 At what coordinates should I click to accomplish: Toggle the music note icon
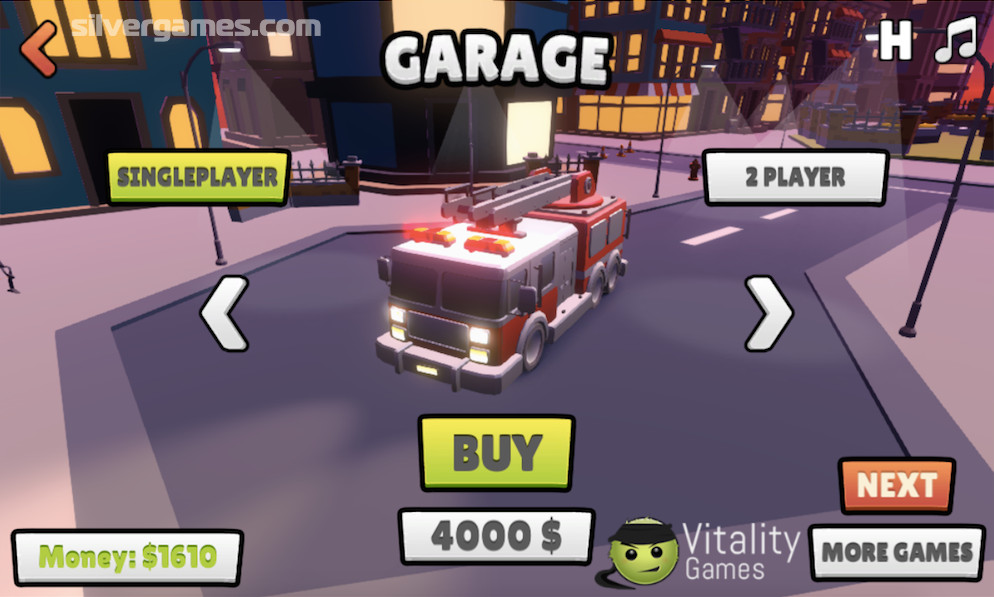tap(955, 42)
